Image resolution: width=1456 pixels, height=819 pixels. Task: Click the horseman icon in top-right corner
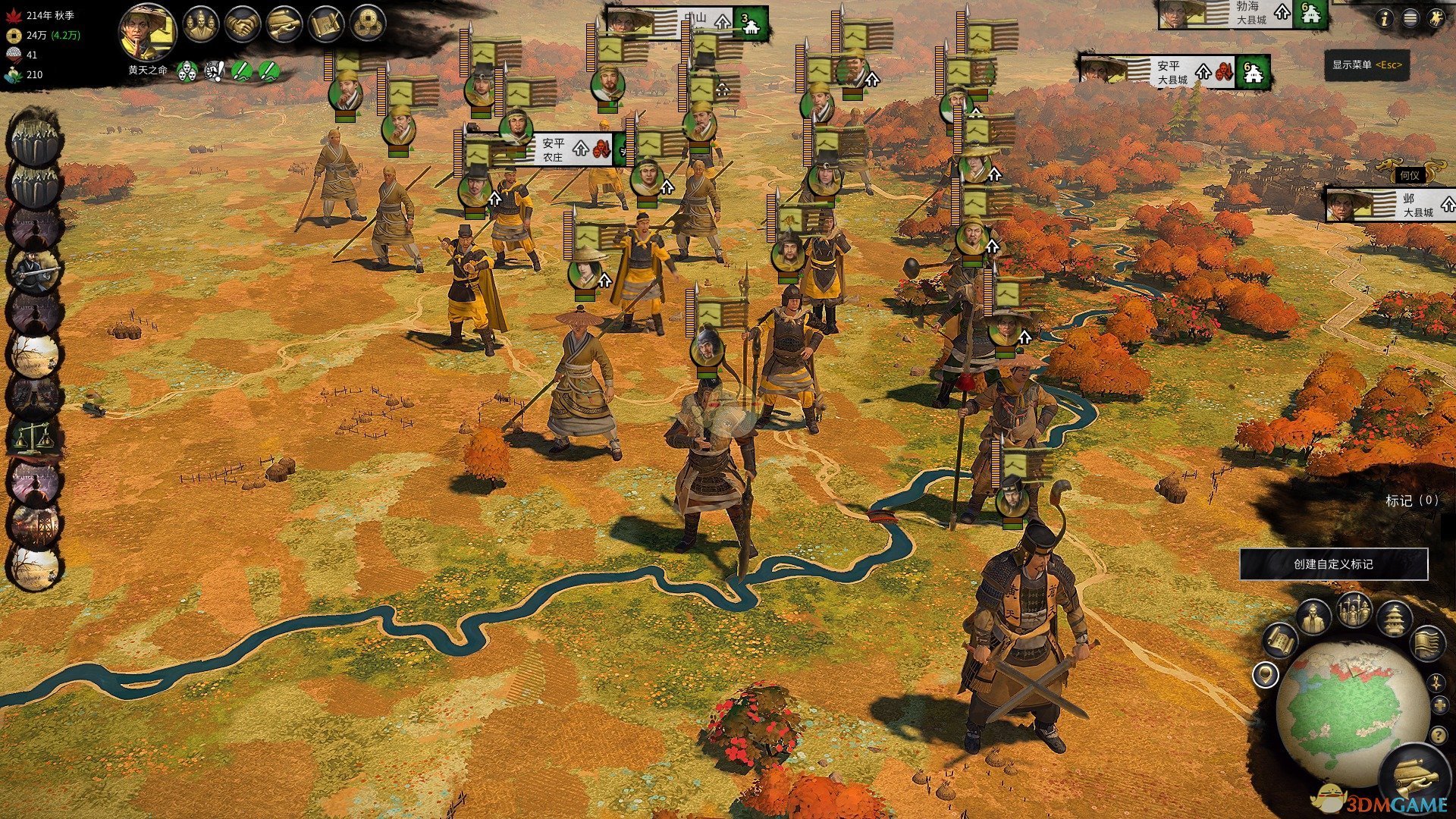tap(1436, 19)
